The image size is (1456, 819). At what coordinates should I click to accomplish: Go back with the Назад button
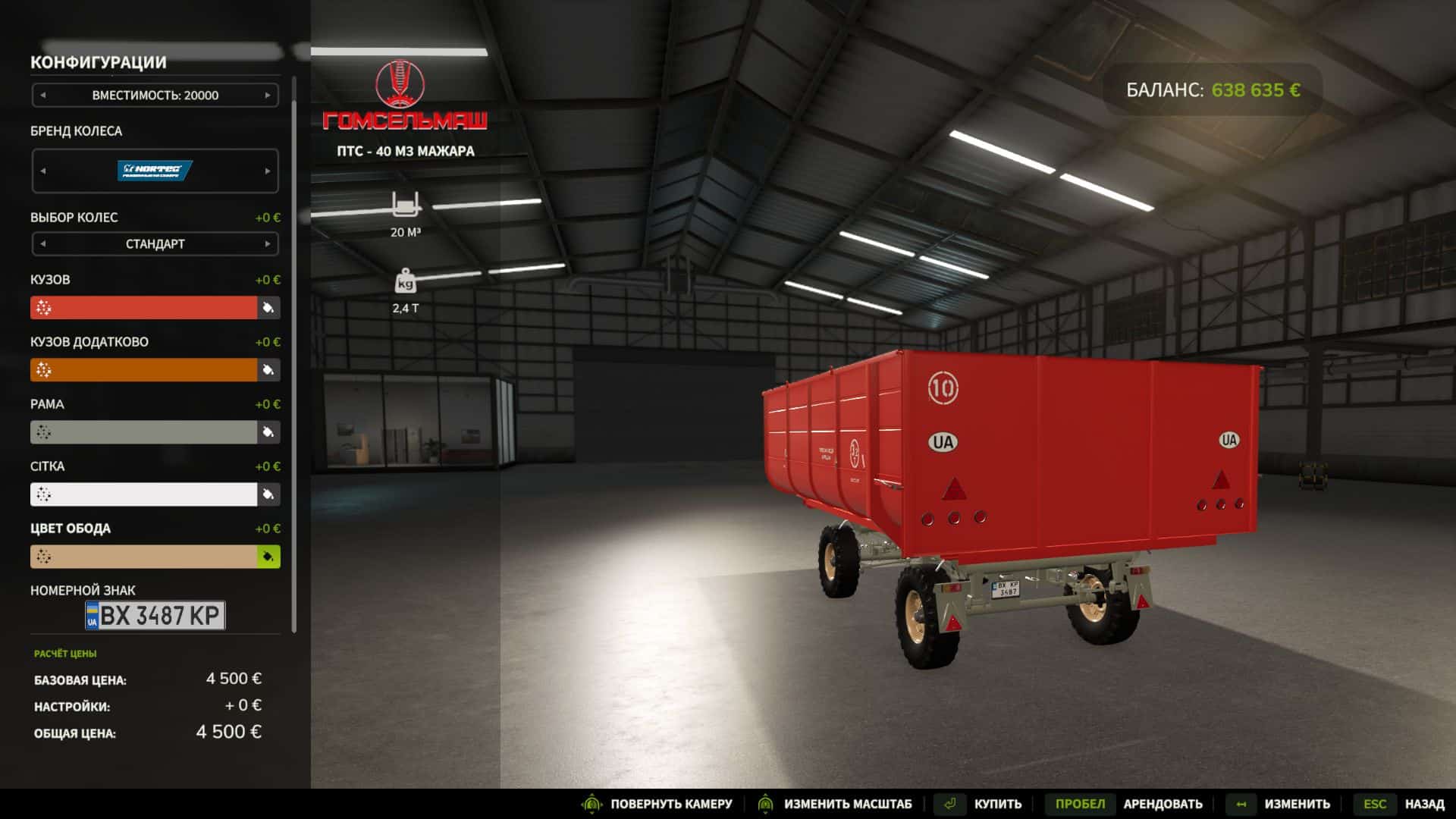coord(1424,804)
